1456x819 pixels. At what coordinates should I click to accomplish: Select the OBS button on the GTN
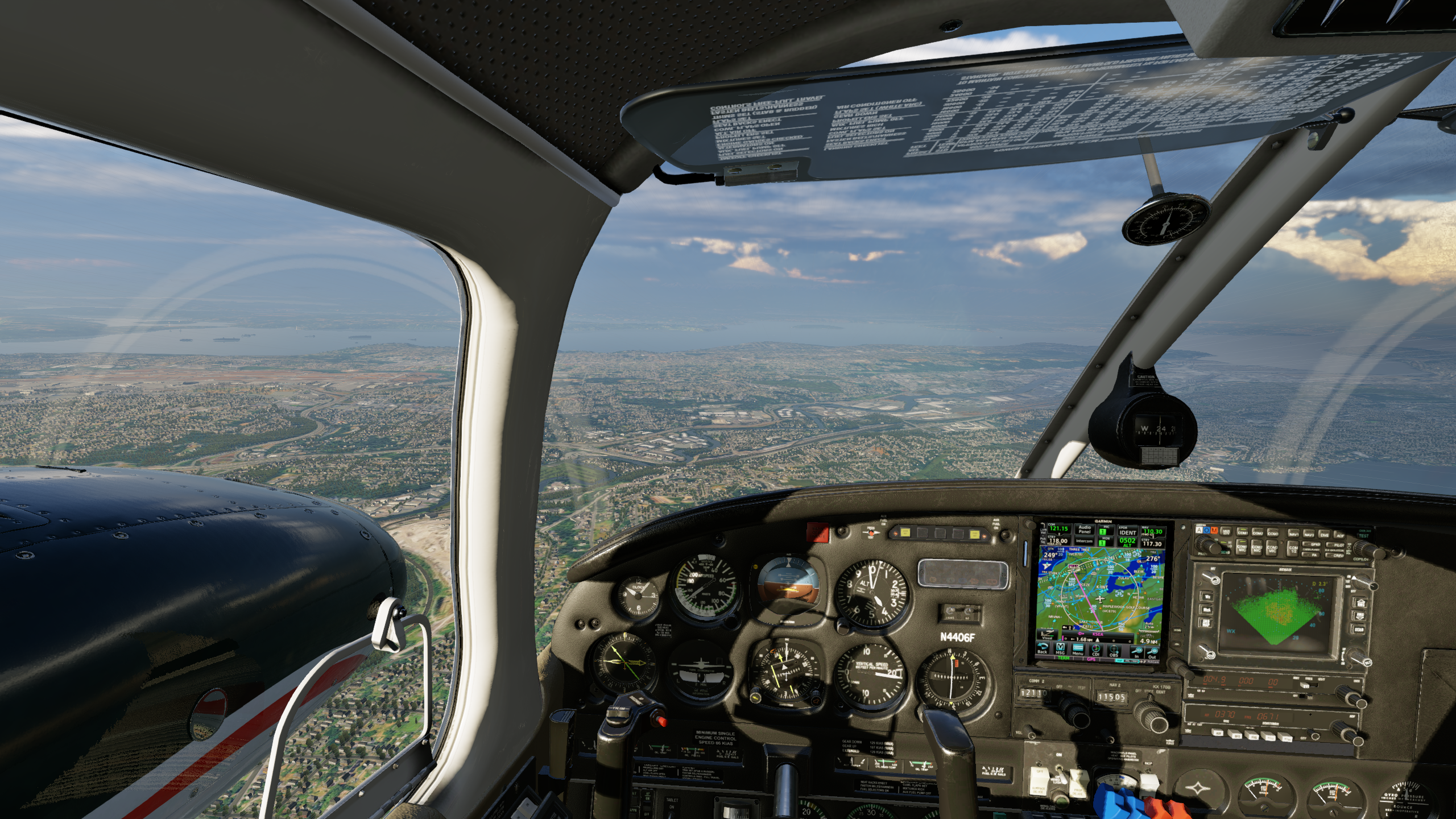(1114, 652)
